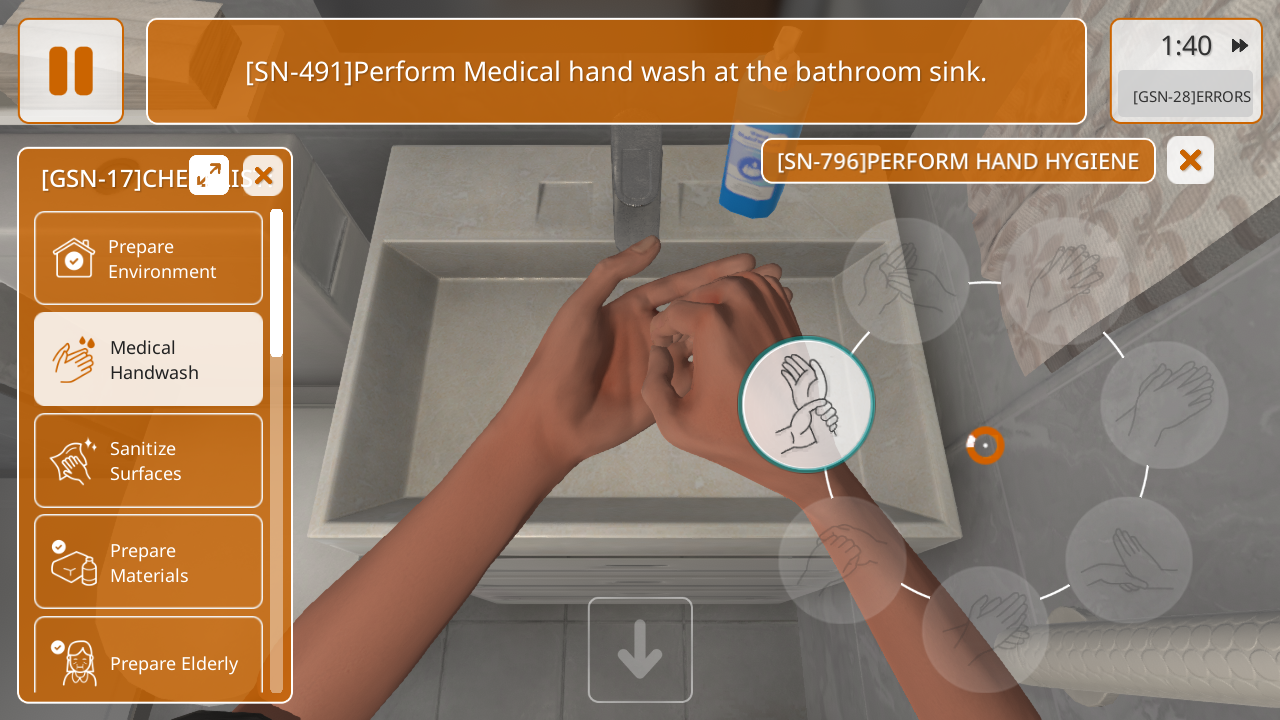Close the Perform Hand Hygiene wheel

1190,160
